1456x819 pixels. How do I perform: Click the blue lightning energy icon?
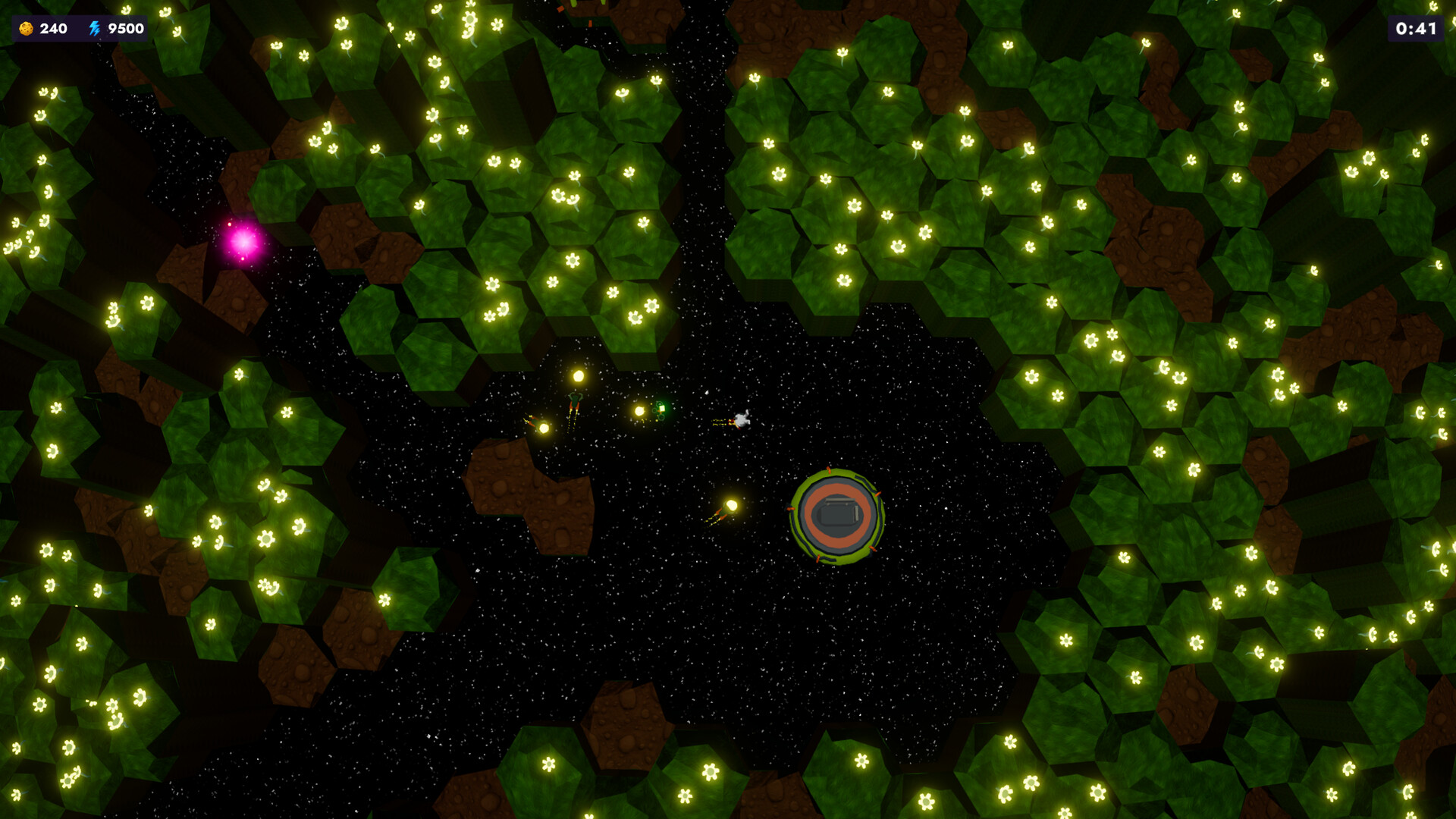point(94,30)
